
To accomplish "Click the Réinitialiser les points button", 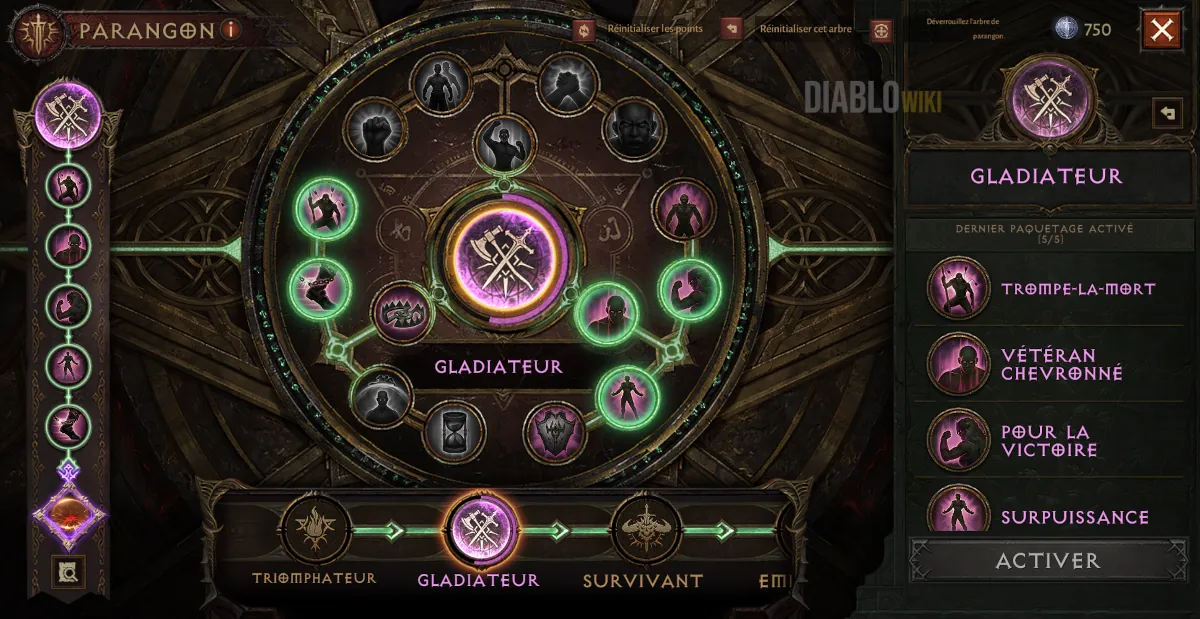I will tap(585, 29).
